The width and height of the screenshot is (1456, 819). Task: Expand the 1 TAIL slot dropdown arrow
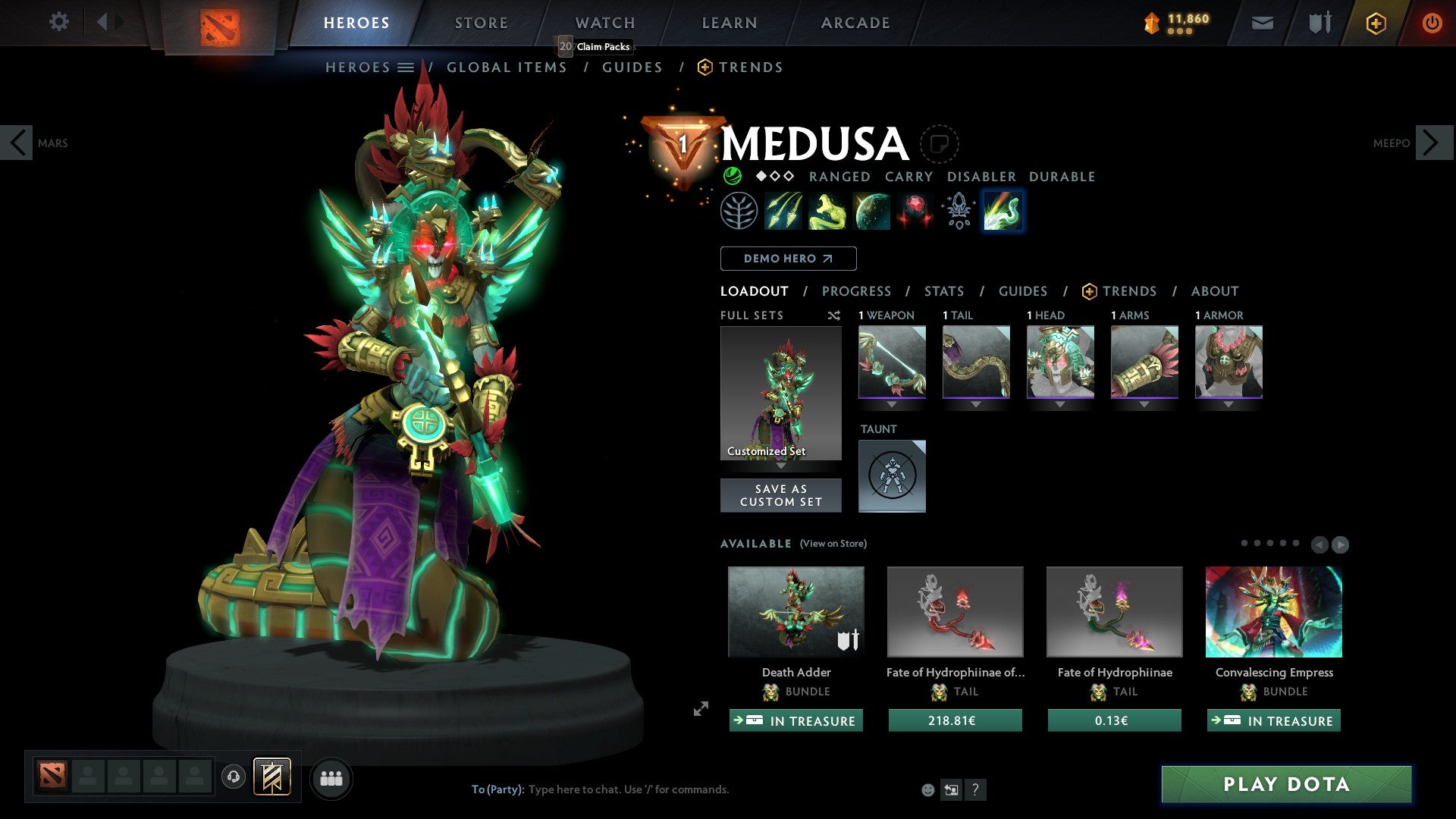coord(976,404)
